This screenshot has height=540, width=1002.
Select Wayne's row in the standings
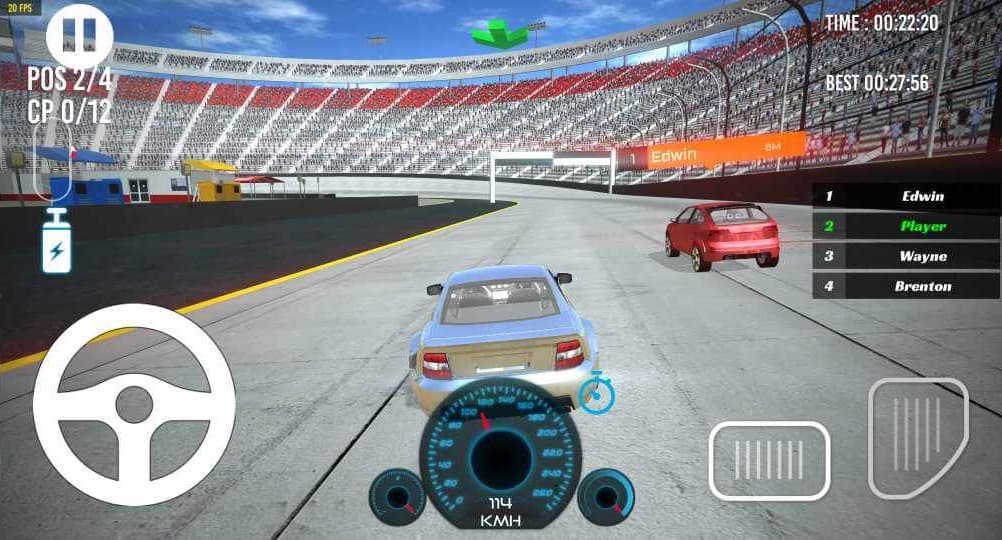(x=906, y=256)
